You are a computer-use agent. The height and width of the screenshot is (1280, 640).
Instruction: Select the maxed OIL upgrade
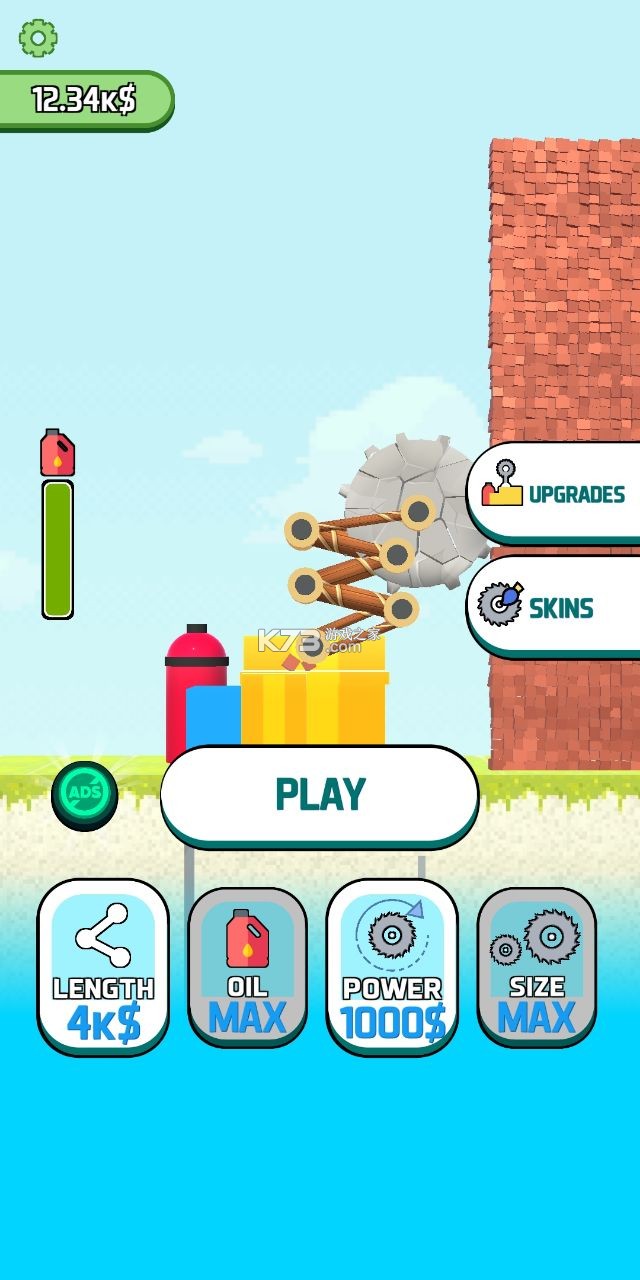(x=247, y=966)
